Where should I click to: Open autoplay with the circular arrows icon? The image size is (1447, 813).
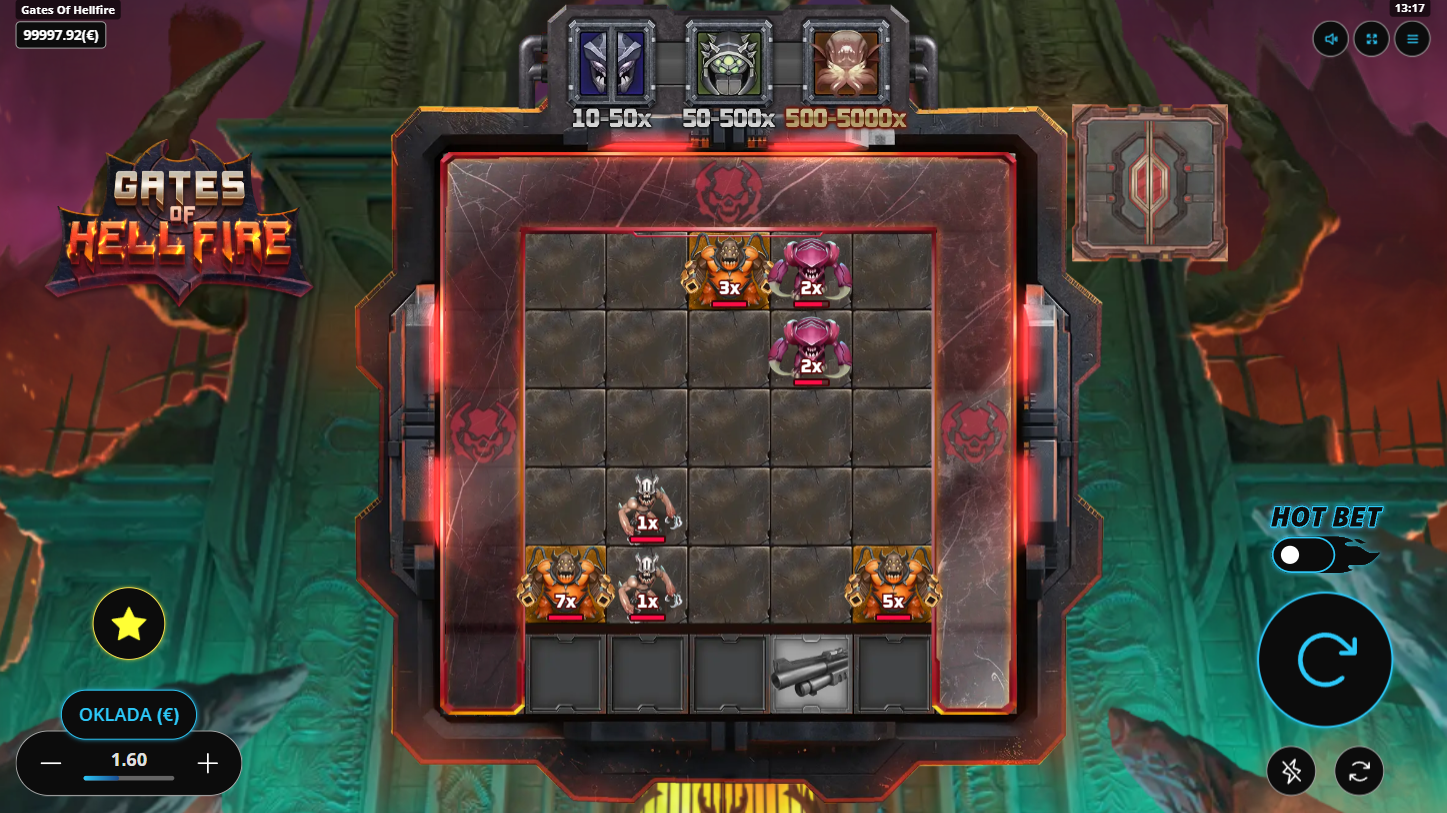click(1359, 771)
